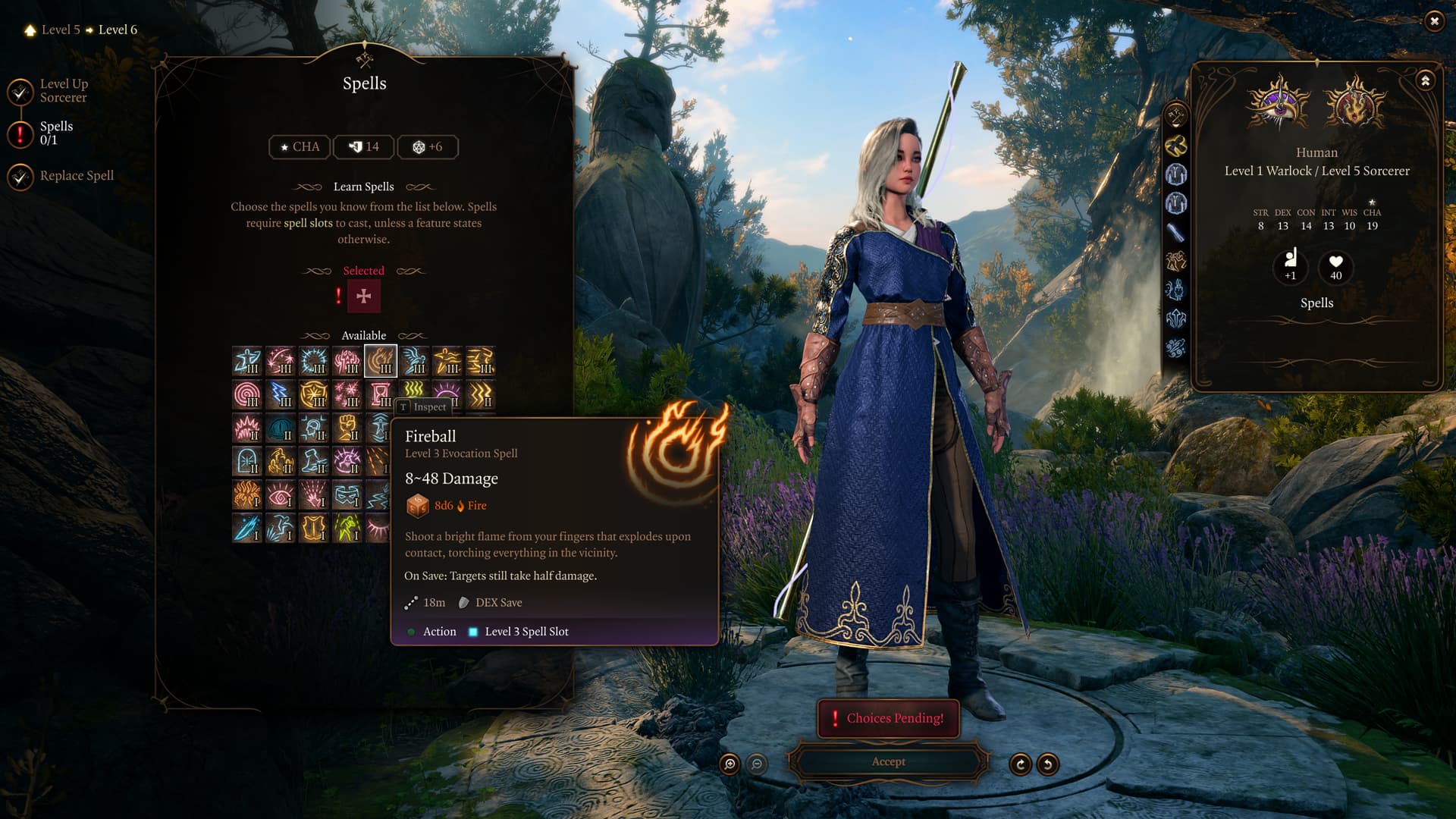Choose the blue mask level I spell
The height and width of the screenshot is (819, 1456).
[x=347, y=494]
